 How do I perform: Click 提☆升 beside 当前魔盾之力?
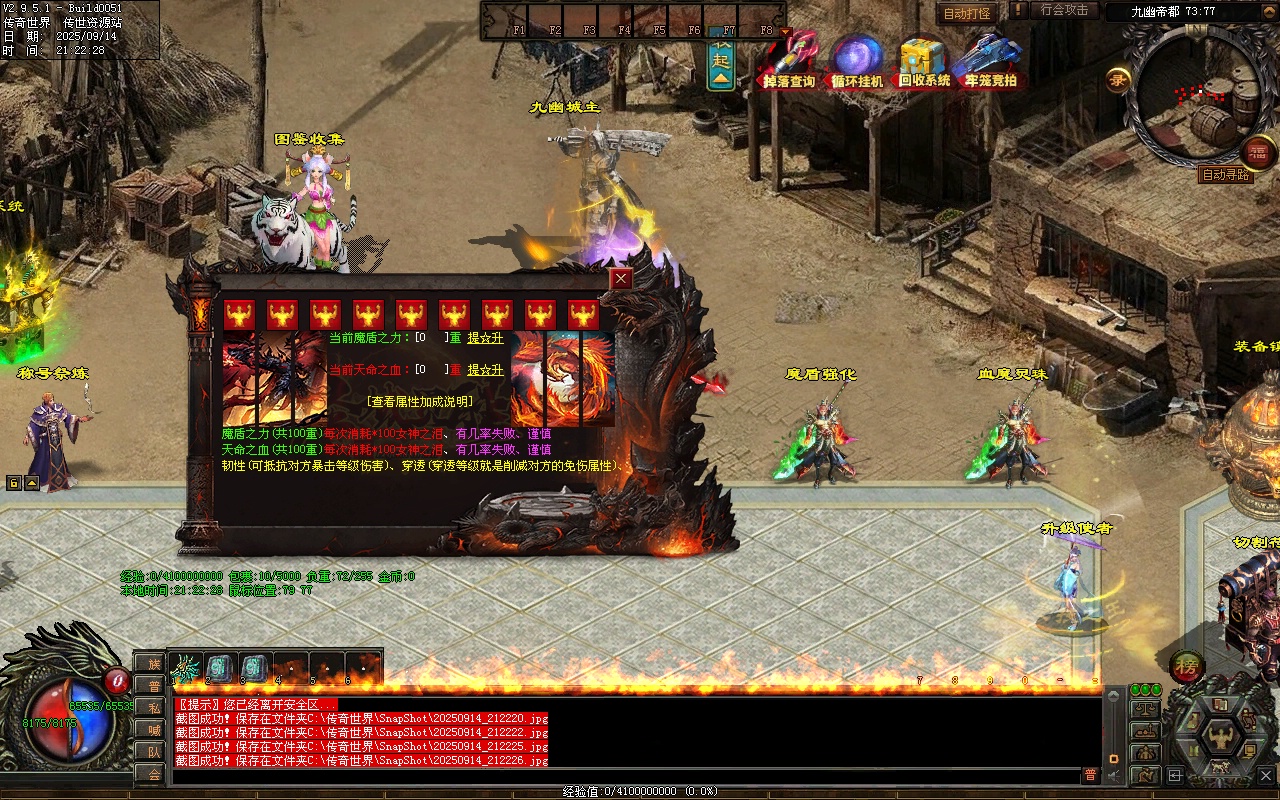[485, 339]
